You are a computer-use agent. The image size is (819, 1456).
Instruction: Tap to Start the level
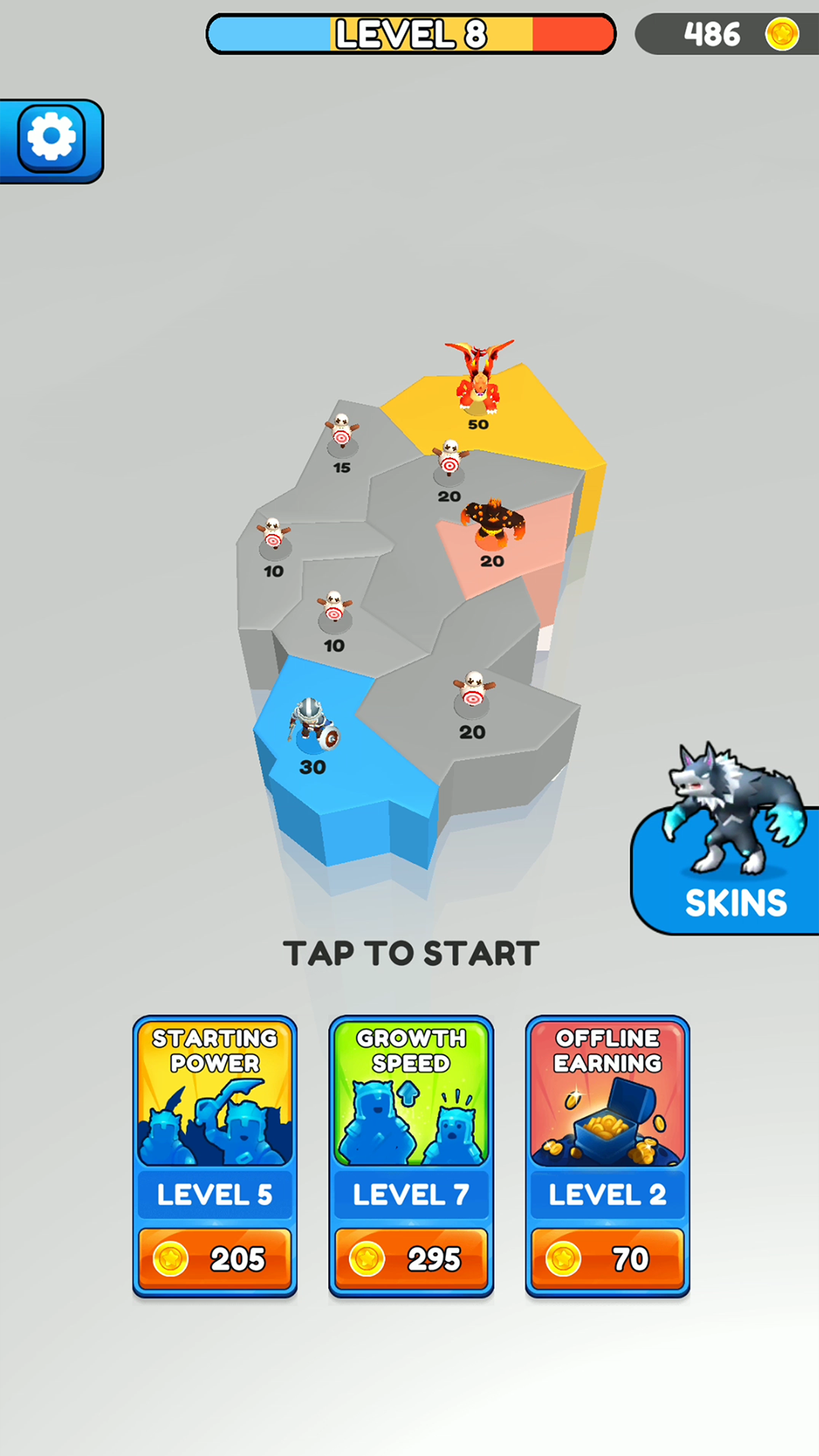[x=410, y=953]
